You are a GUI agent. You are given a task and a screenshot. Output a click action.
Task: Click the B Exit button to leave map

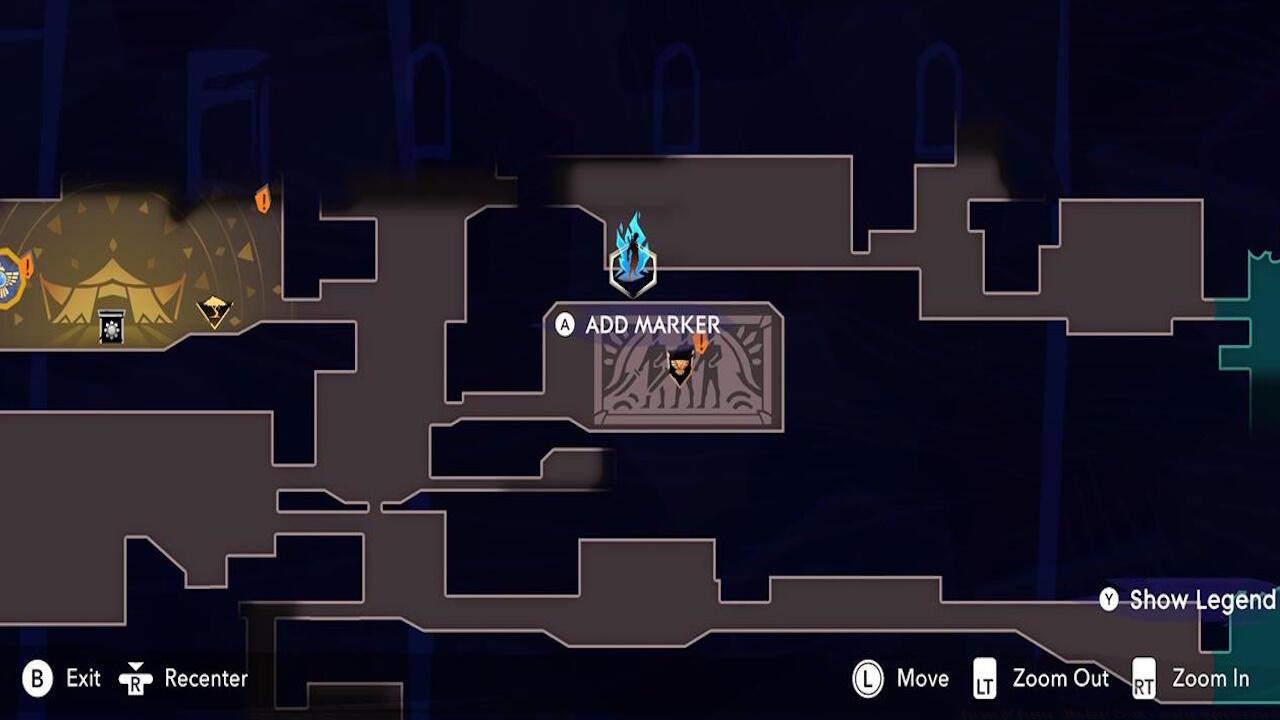pos(37,678)
